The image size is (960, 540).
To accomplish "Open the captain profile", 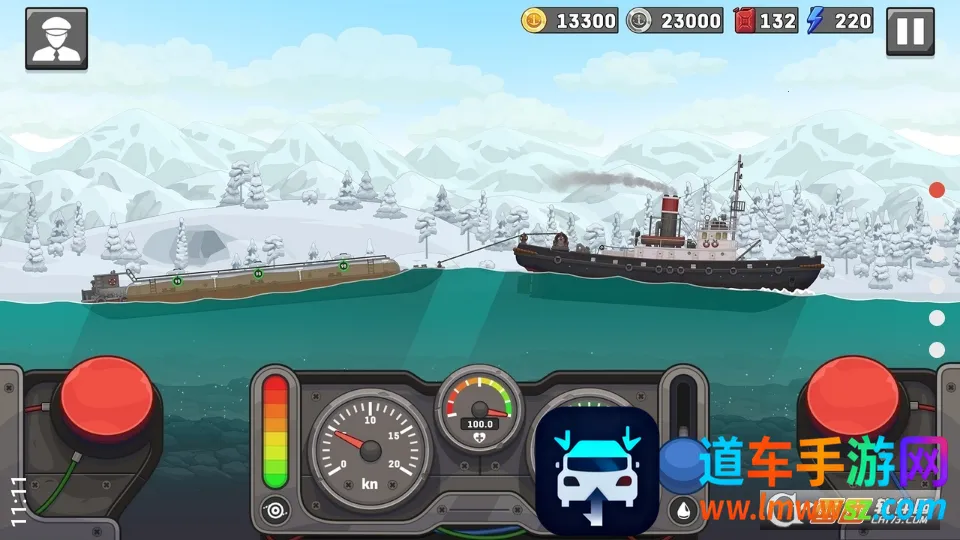I will [56, 38].
